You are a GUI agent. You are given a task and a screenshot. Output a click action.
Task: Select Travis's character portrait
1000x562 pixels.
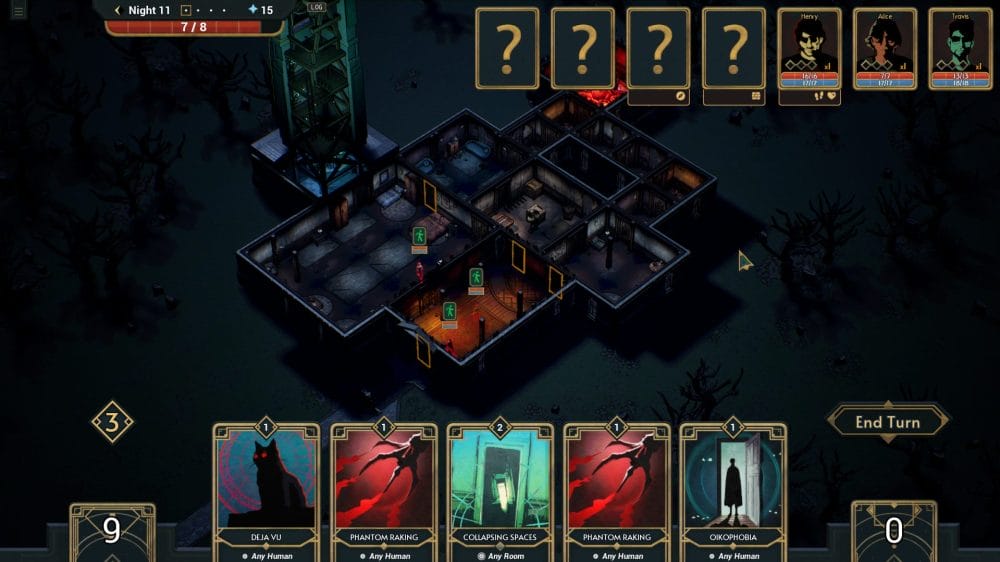[x=959, y=48]
